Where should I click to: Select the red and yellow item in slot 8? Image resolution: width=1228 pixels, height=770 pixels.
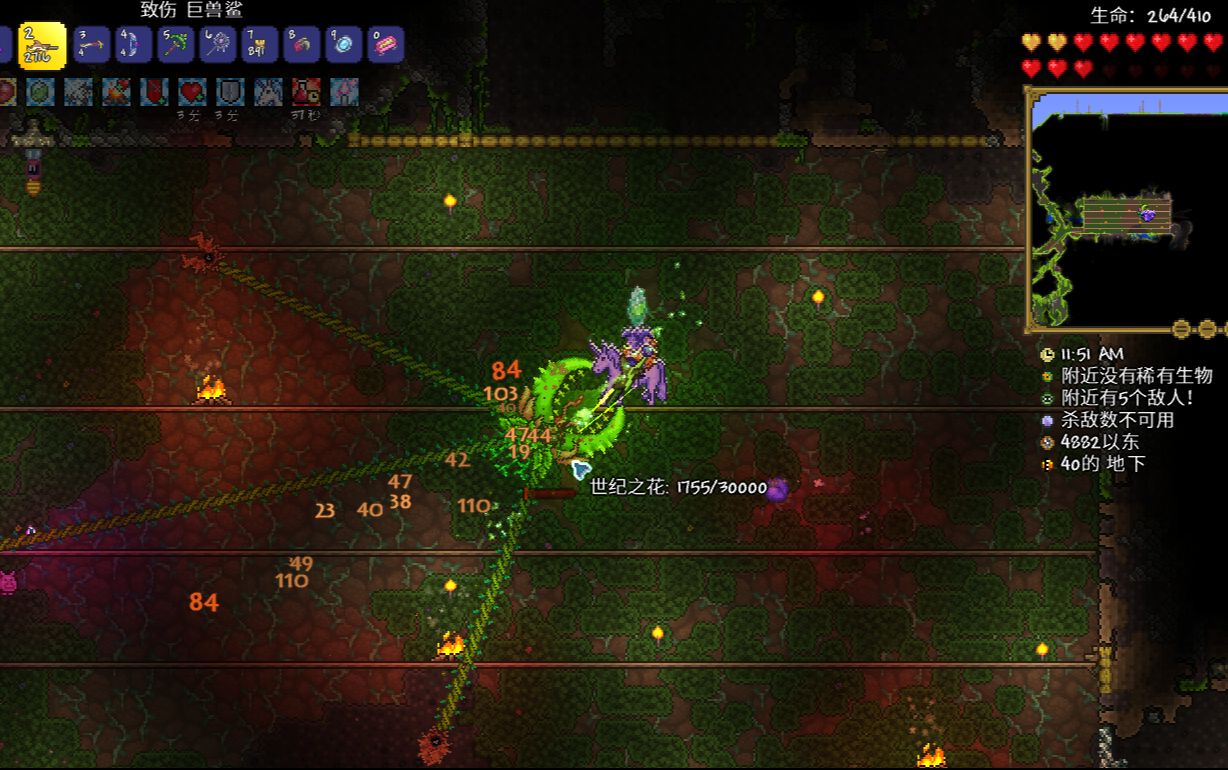[301, 45]
